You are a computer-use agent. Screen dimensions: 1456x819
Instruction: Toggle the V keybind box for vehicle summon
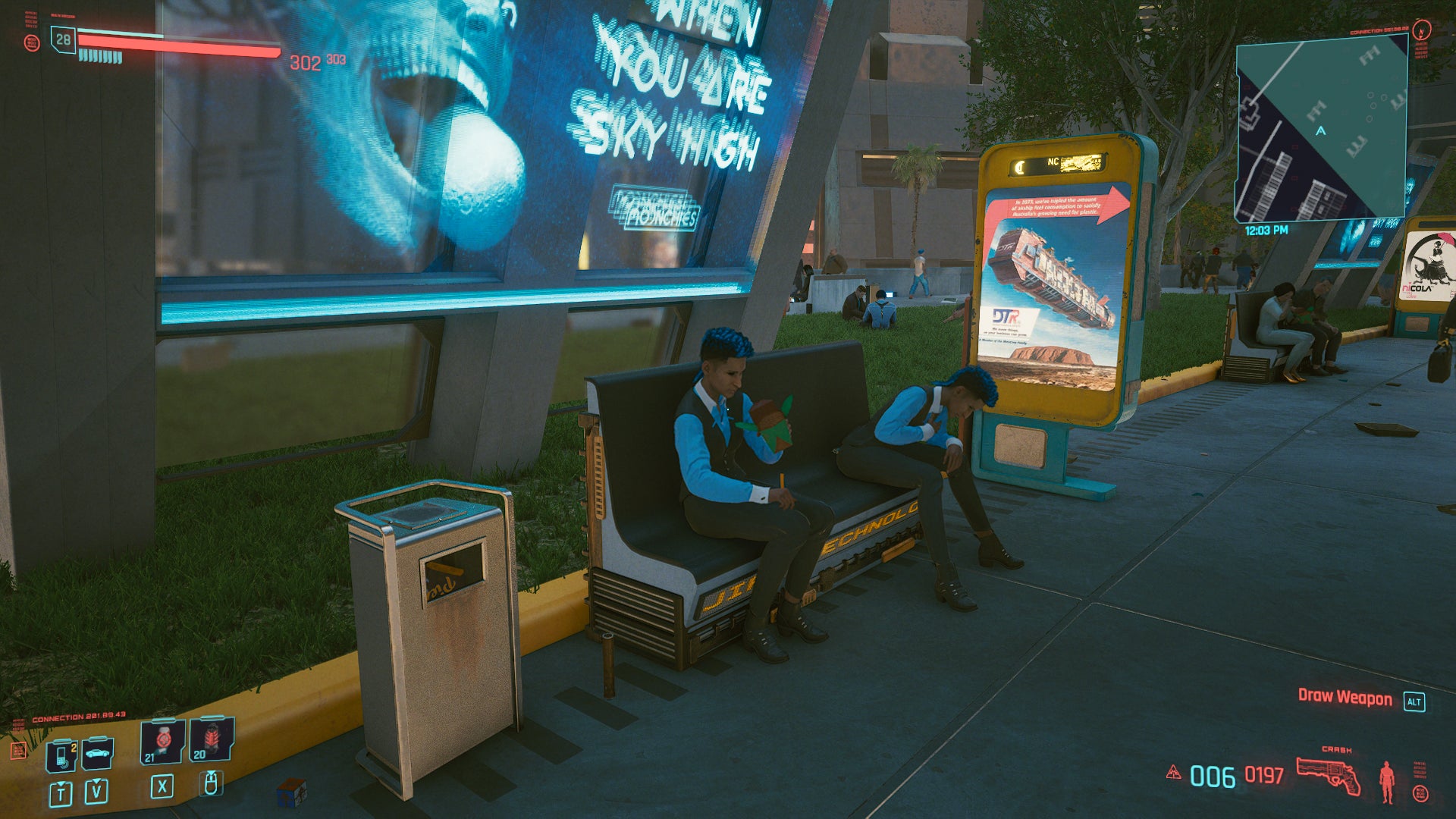point(96,793)
